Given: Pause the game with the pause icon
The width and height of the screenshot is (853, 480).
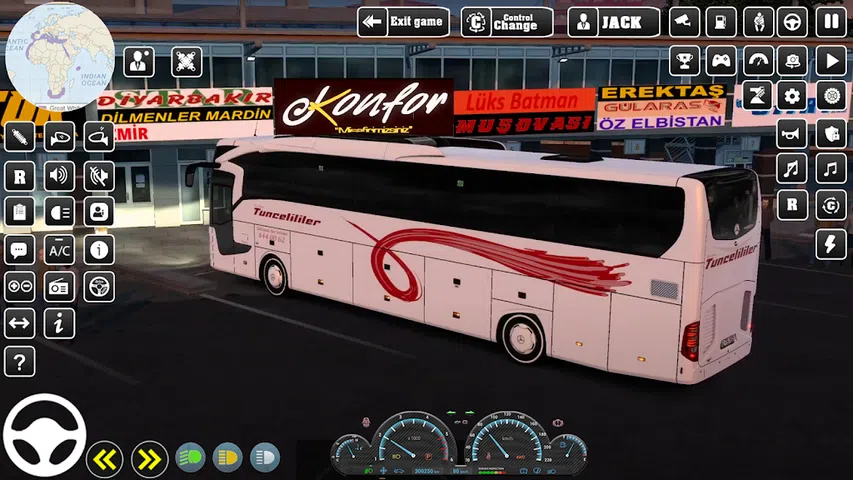Looking at the screenshot, I should point(830,22).
